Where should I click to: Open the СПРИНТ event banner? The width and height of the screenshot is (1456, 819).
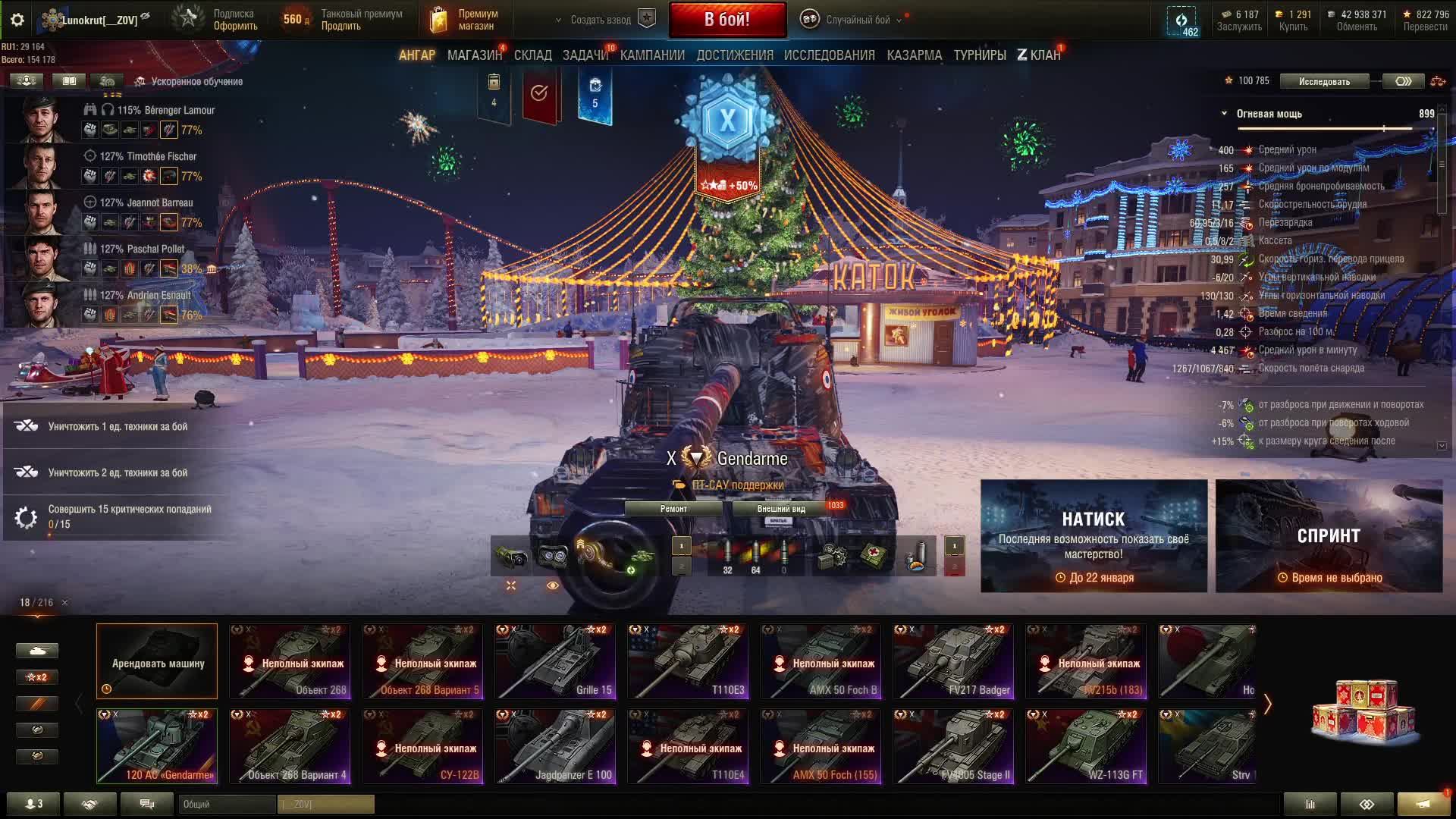[1329, 535]
